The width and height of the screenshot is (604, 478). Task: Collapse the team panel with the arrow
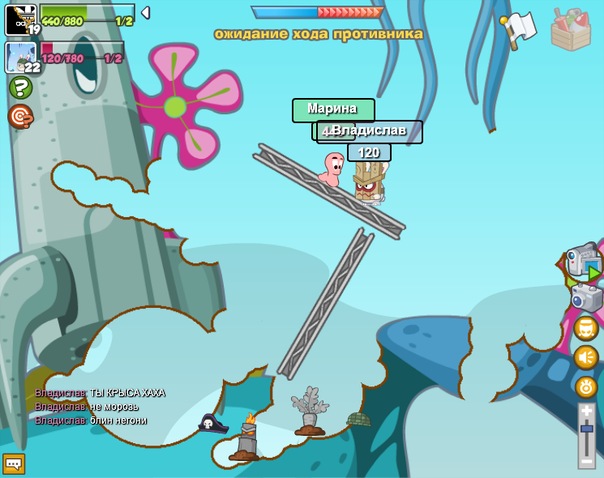(145, 13)
